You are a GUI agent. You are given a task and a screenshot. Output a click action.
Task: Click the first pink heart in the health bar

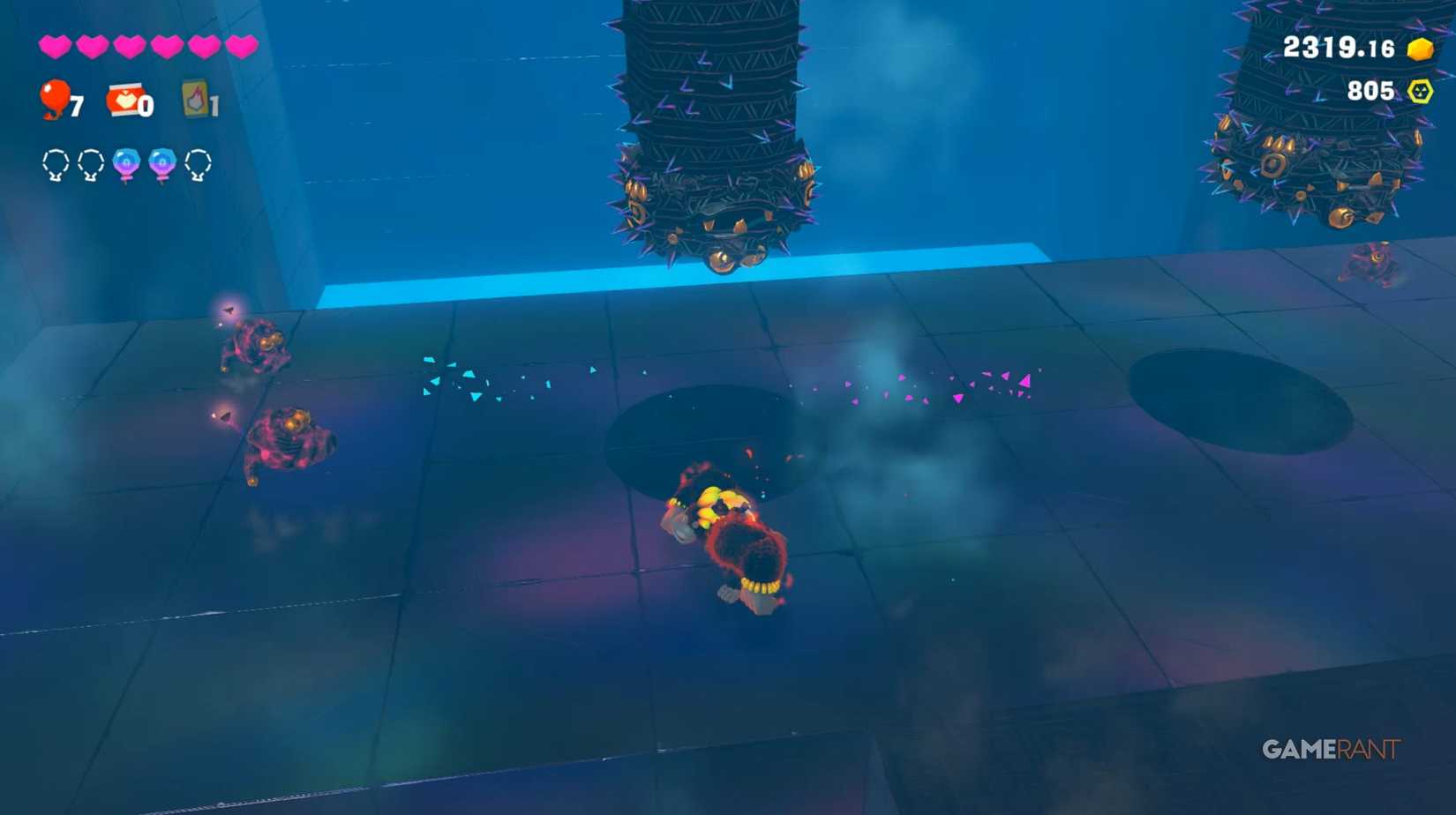tap(55, 46)
